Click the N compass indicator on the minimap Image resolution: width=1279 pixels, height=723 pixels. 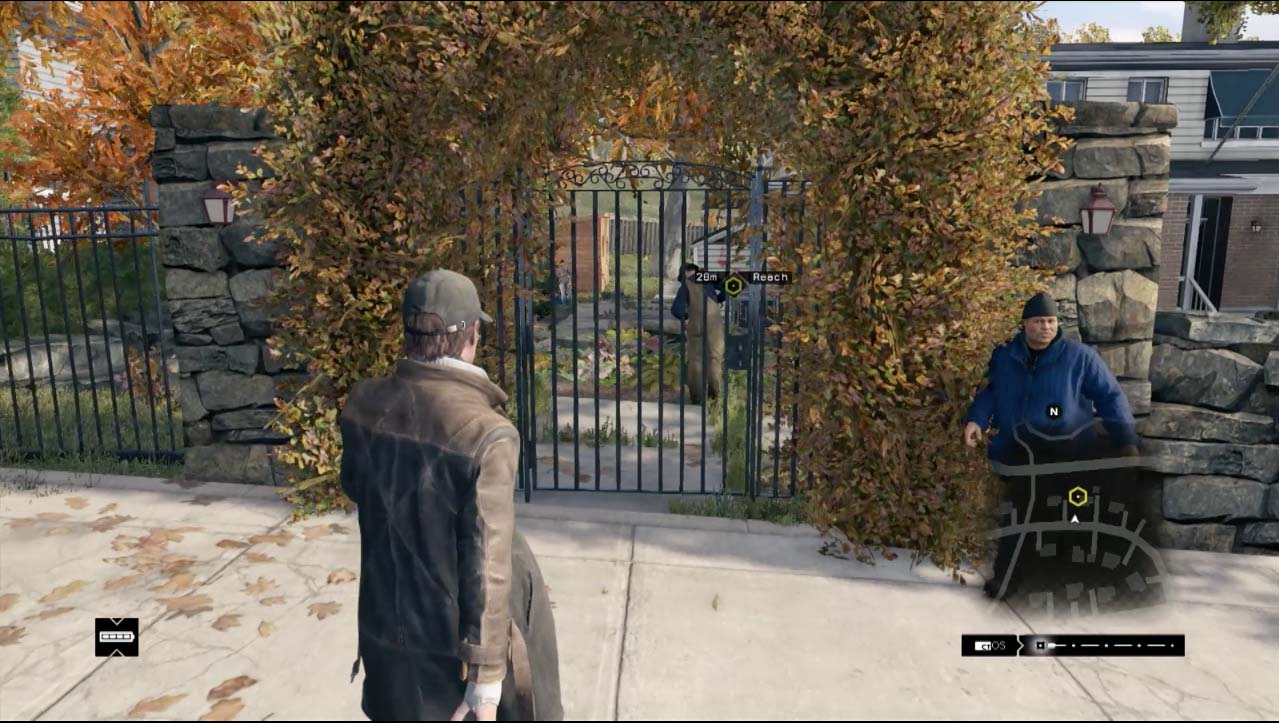click(x=1053, y=411)
